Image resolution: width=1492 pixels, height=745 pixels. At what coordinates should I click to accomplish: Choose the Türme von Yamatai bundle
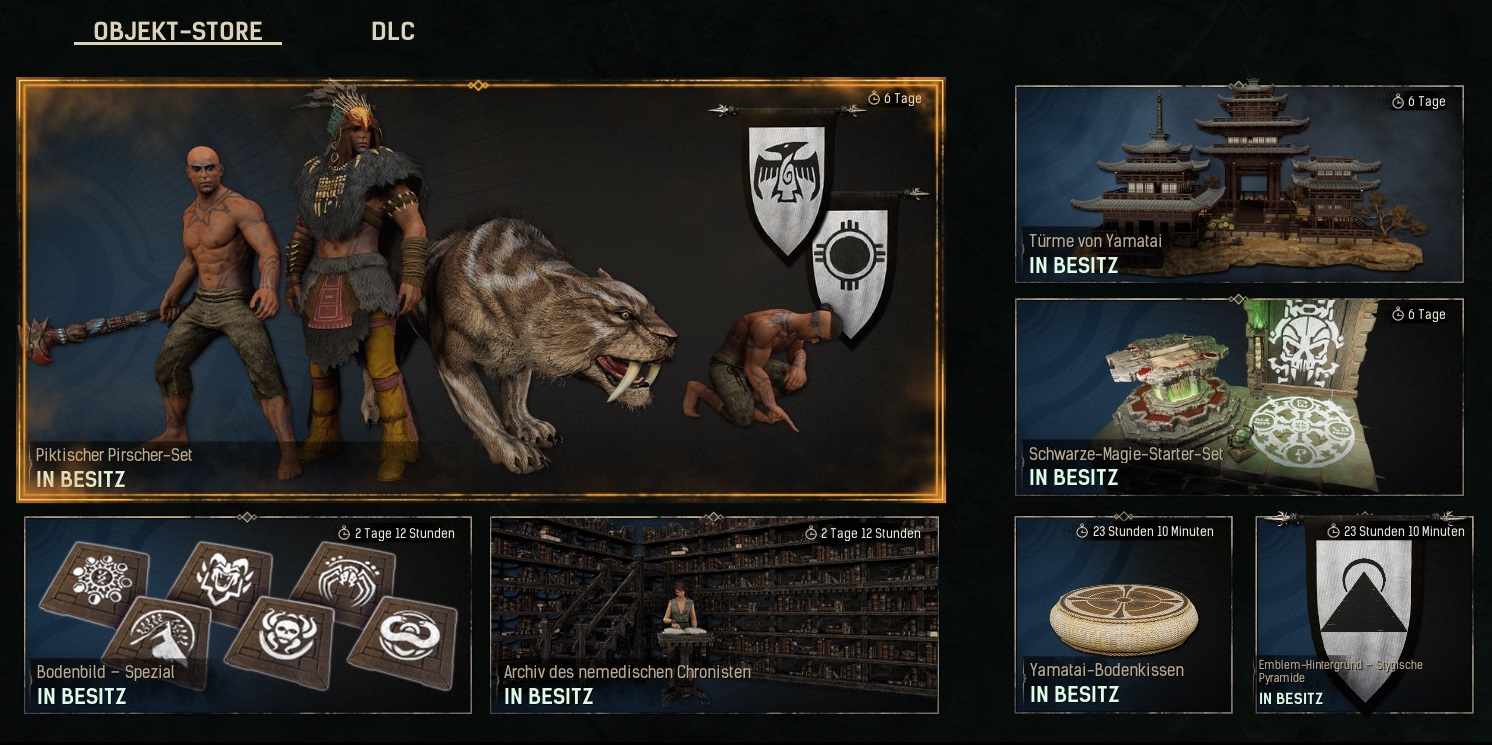1238,184
